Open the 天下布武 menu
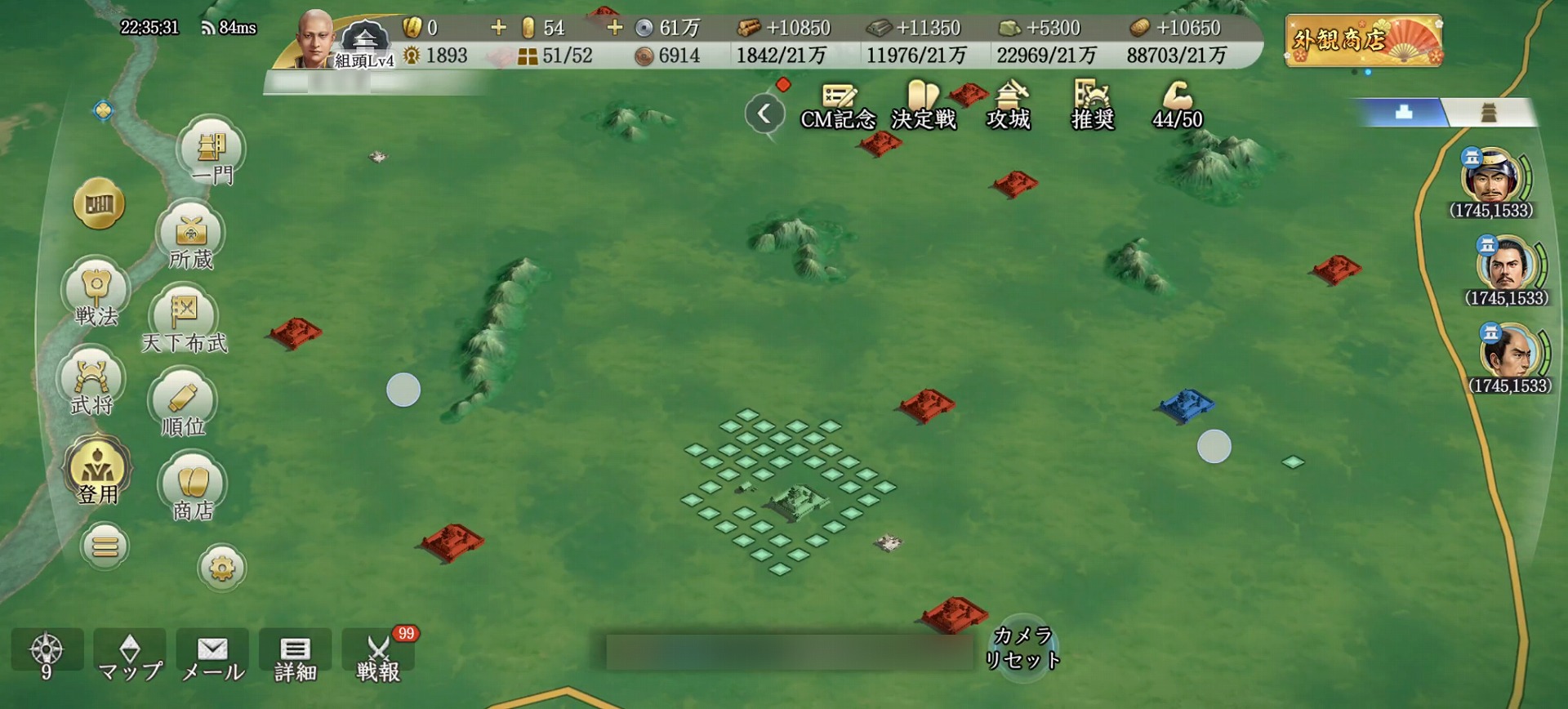This screenshot has height=709, width=1568. click(x=184, y=320)
